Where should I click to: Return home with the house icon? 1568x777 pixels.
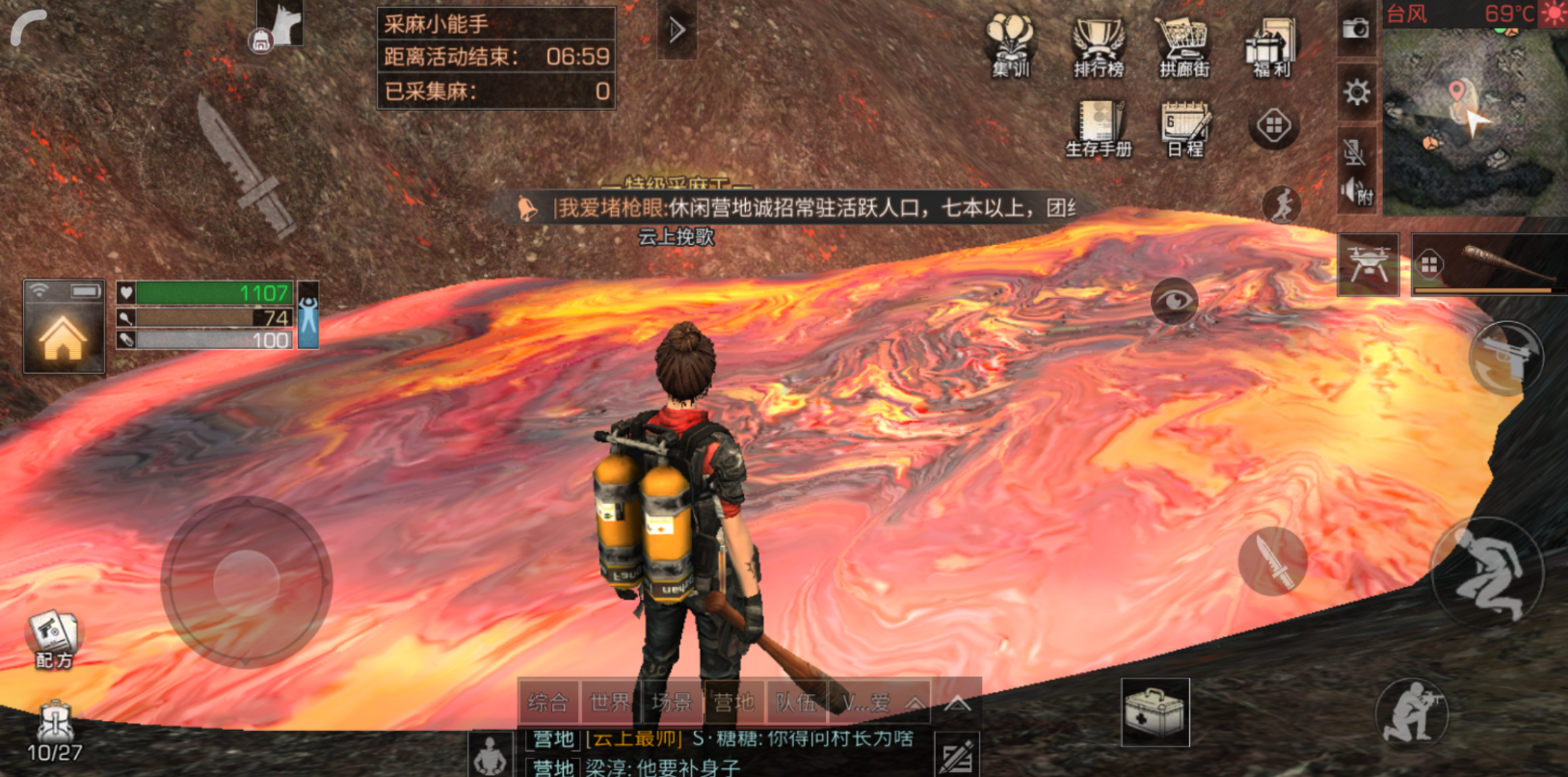63,336
